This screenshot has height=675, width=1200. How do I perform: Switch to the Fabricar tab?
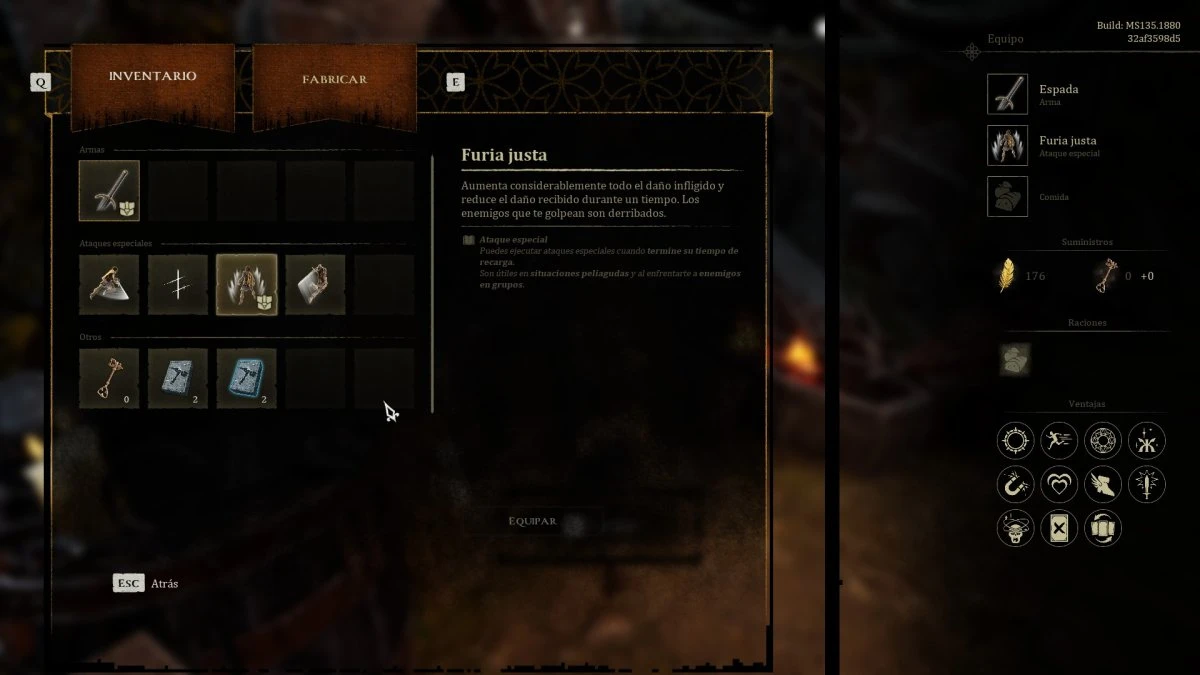point(334,80)
